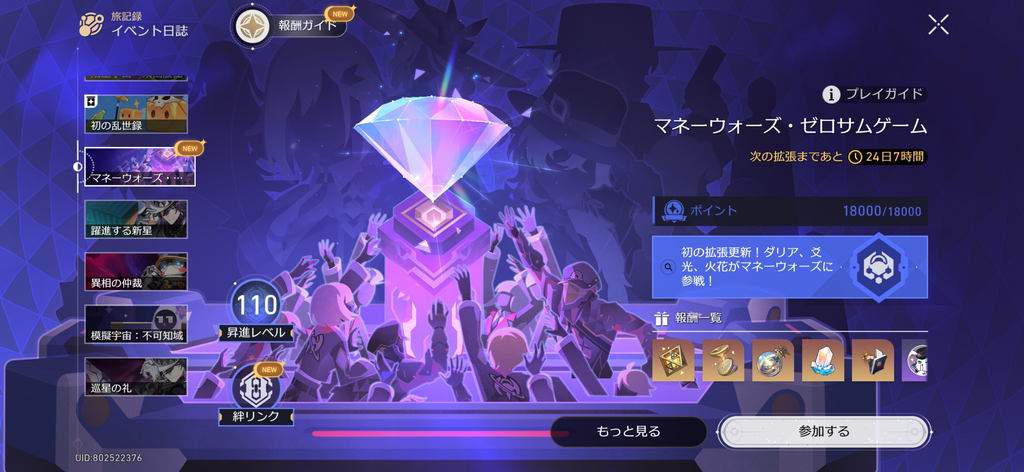
Task: Close the event log screen
Action: click(938, 25)
